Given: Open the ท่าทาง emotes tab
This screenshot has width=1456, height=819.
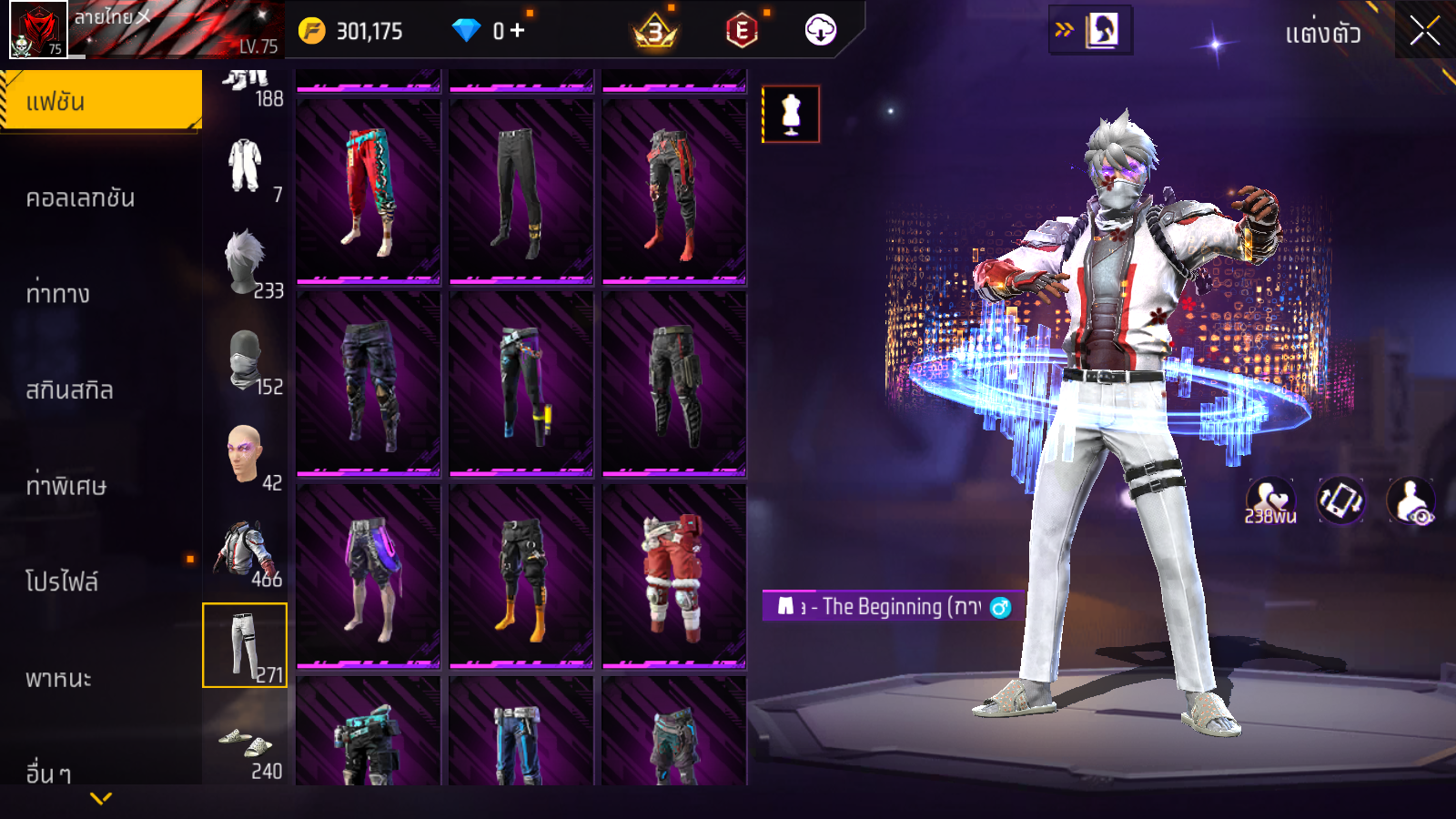Looking at the screenshot, I should coord(58,294).
